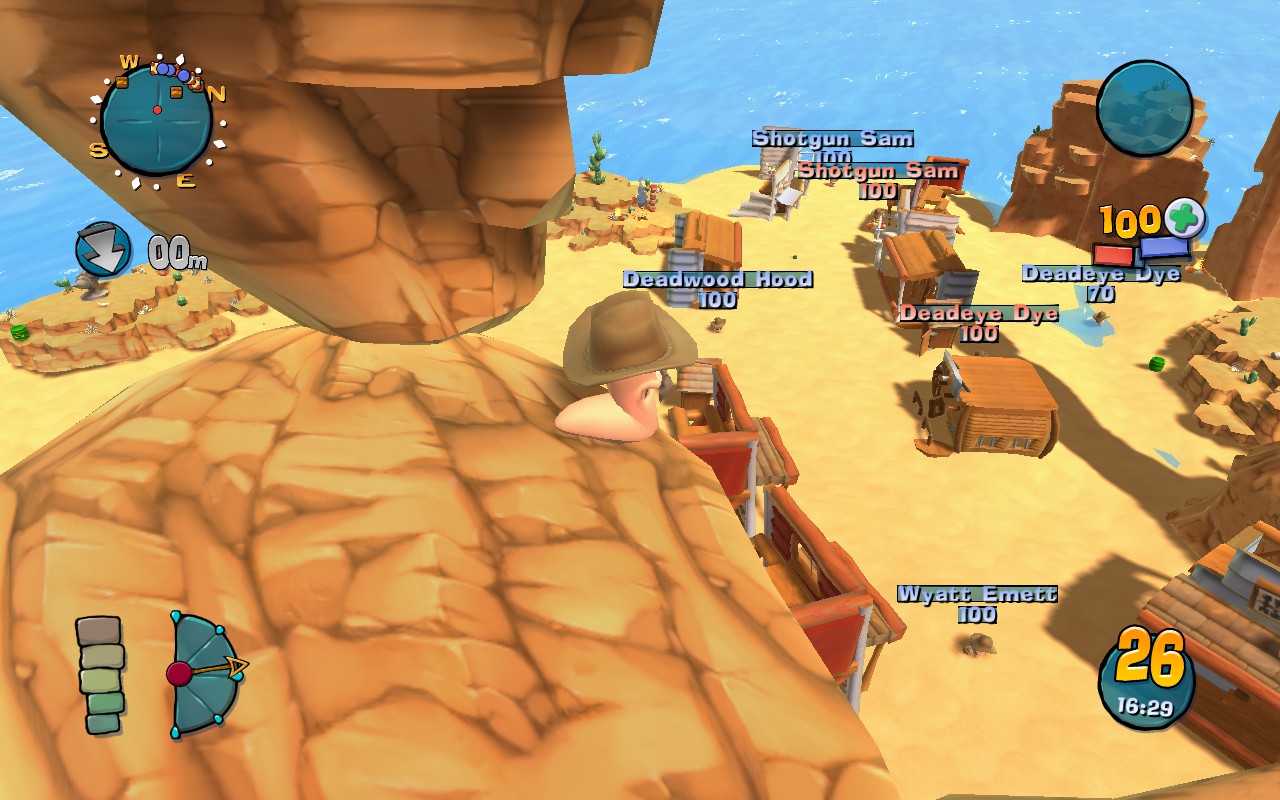Click the match clock showing 16:29
Screen dimensions: 1280x800
pos(1146,707)
